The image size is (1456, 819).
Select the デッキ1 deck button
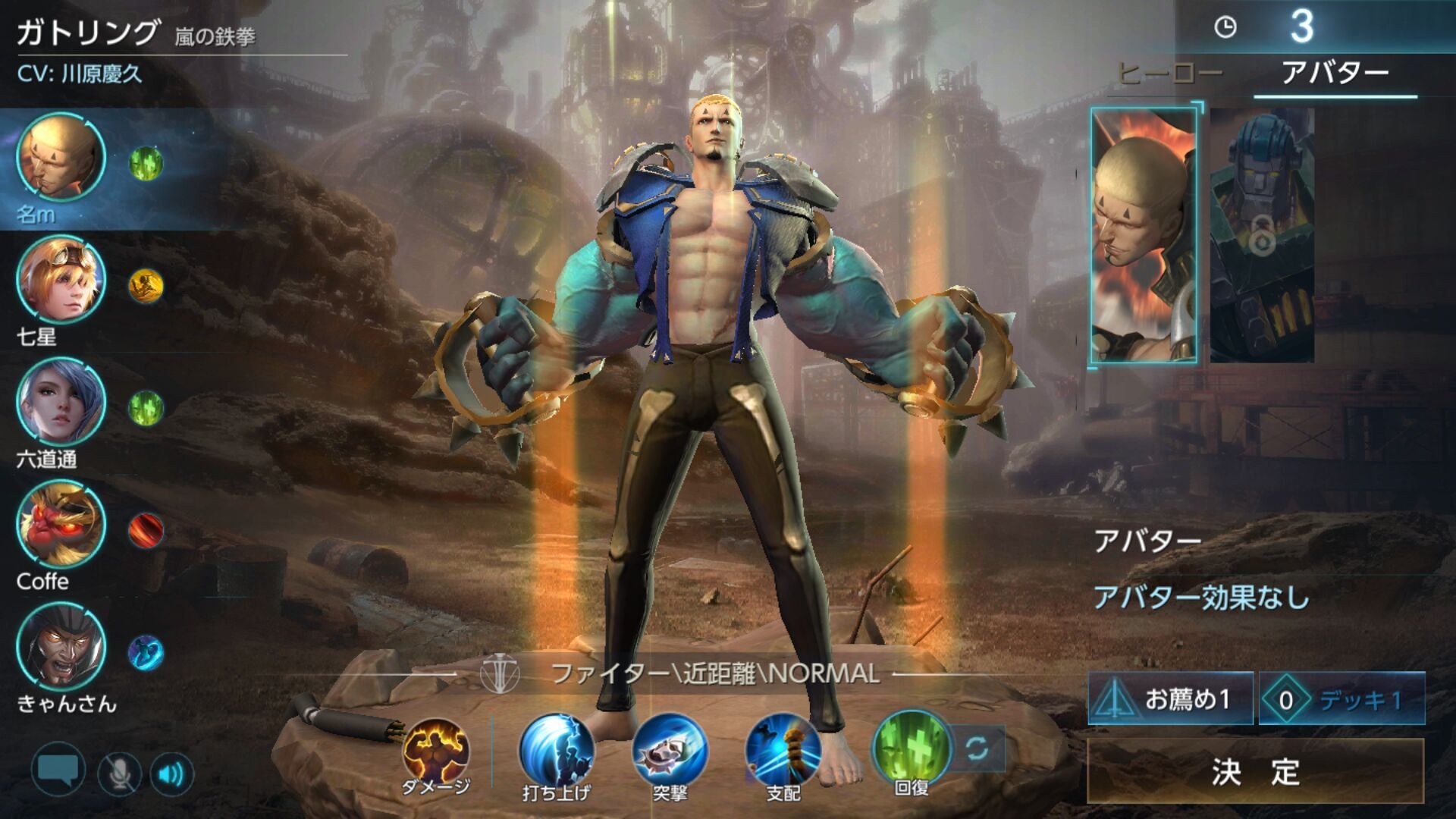(x=1342, y=698)
